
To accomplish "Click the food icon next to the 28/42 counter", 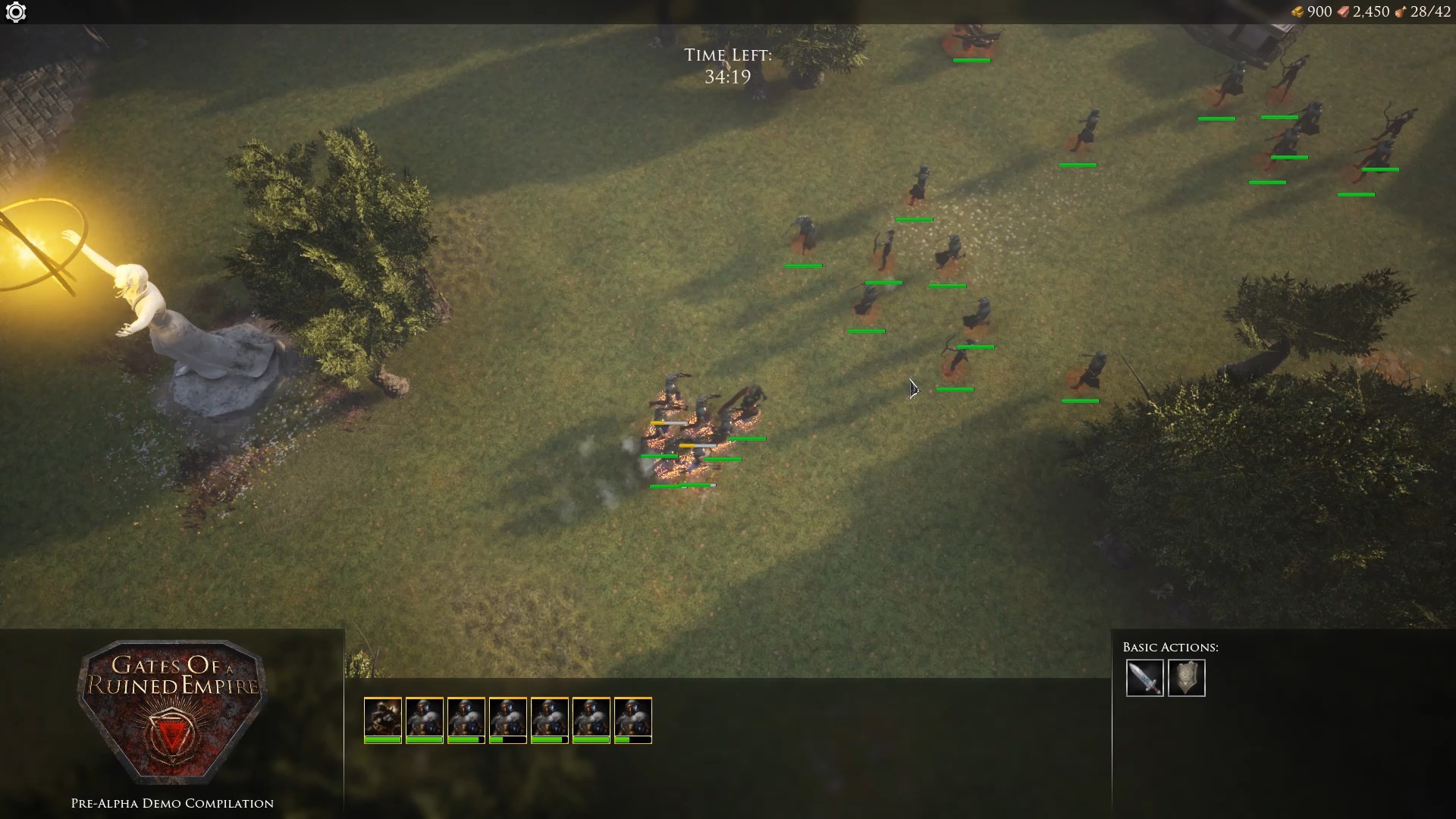I will point(1401,12).
